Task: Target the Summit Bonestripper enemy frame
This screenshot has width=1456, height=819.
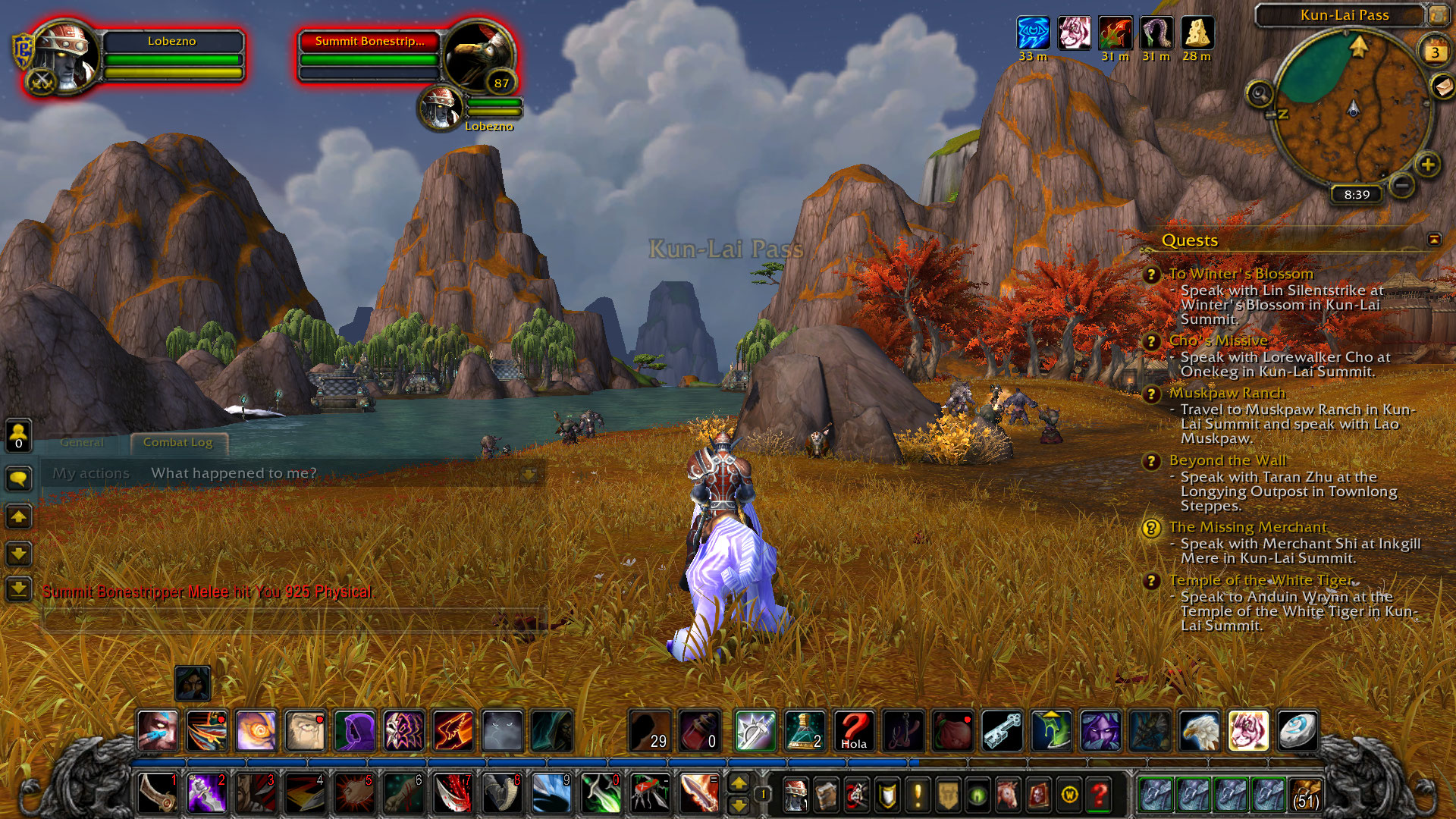Action: point(369,41)
